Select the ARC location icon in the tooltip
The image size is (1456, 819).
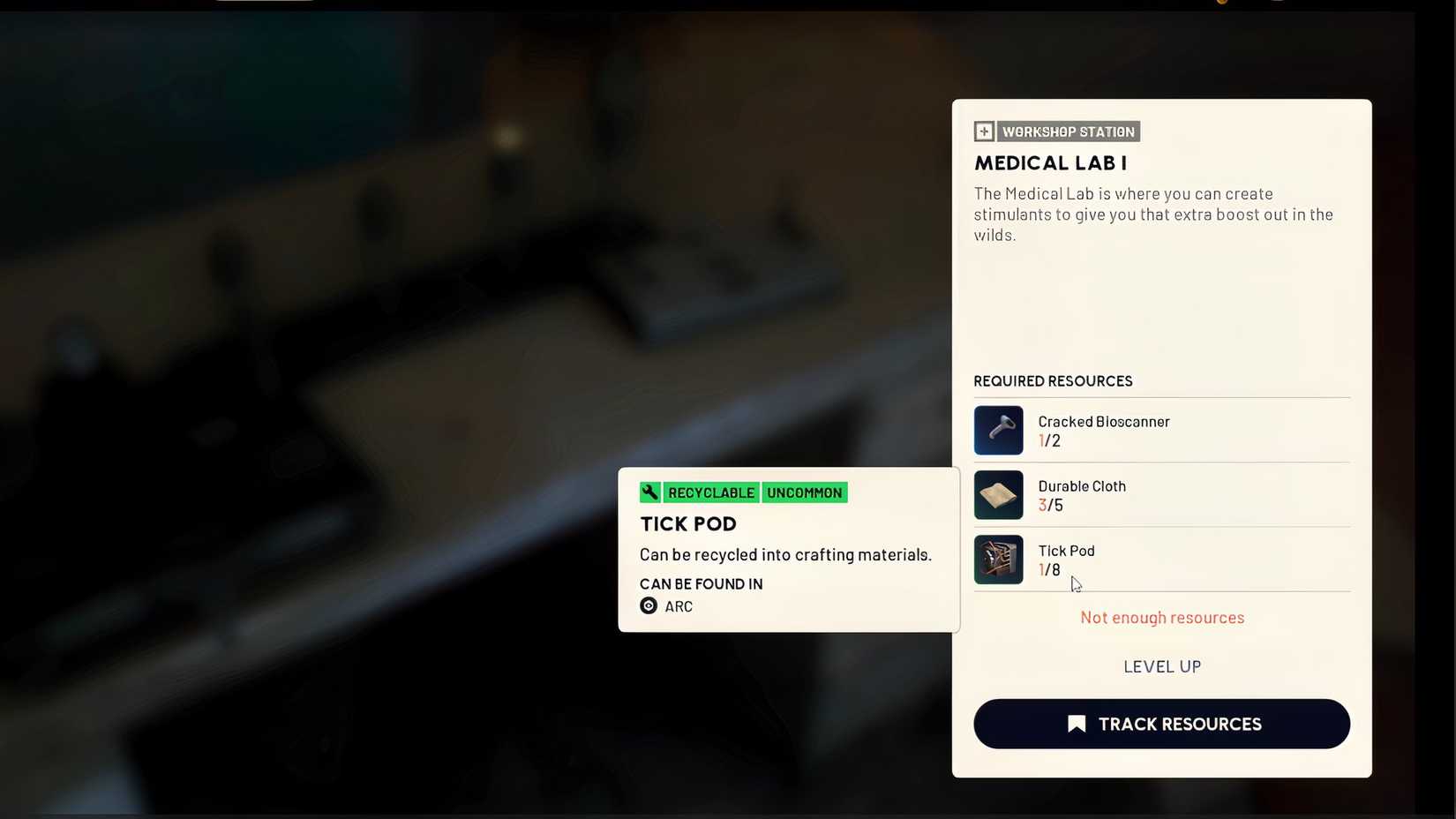650,606
